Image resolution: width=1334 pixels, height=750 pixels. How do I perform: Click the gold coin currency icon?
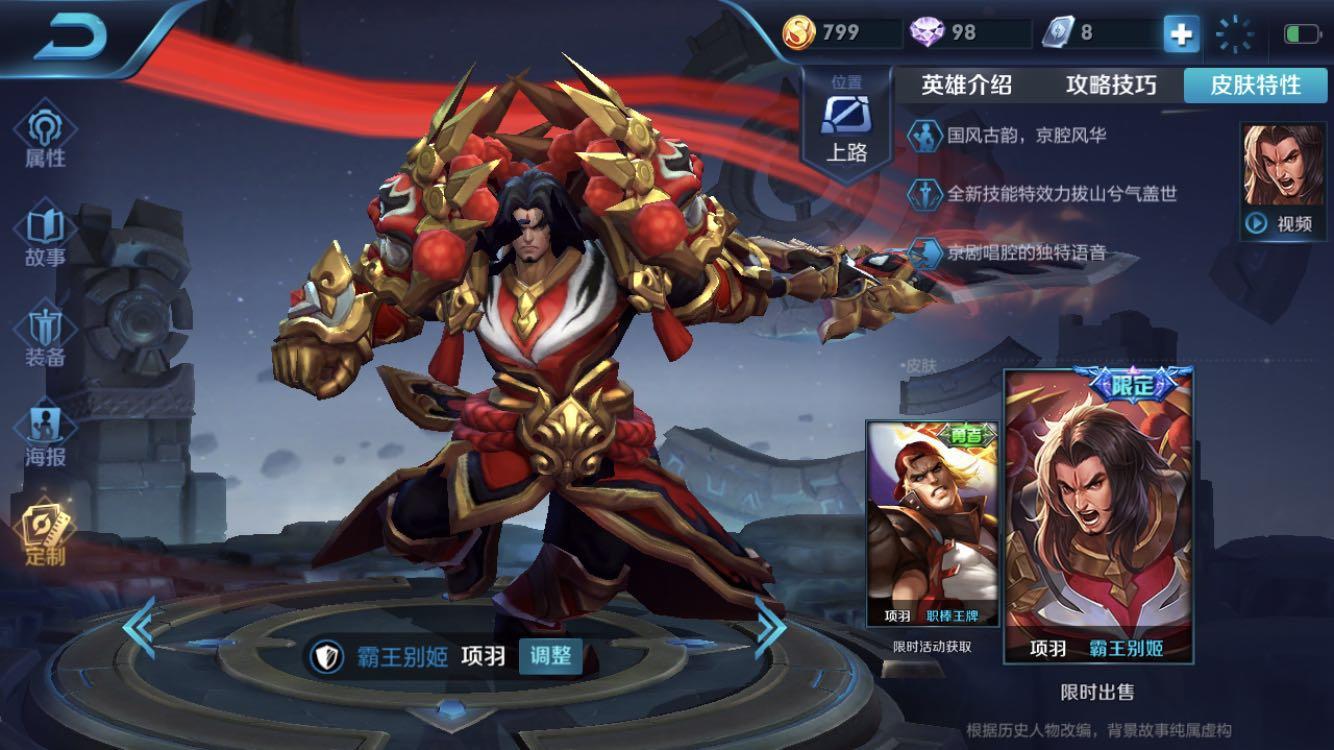(795, 30)
